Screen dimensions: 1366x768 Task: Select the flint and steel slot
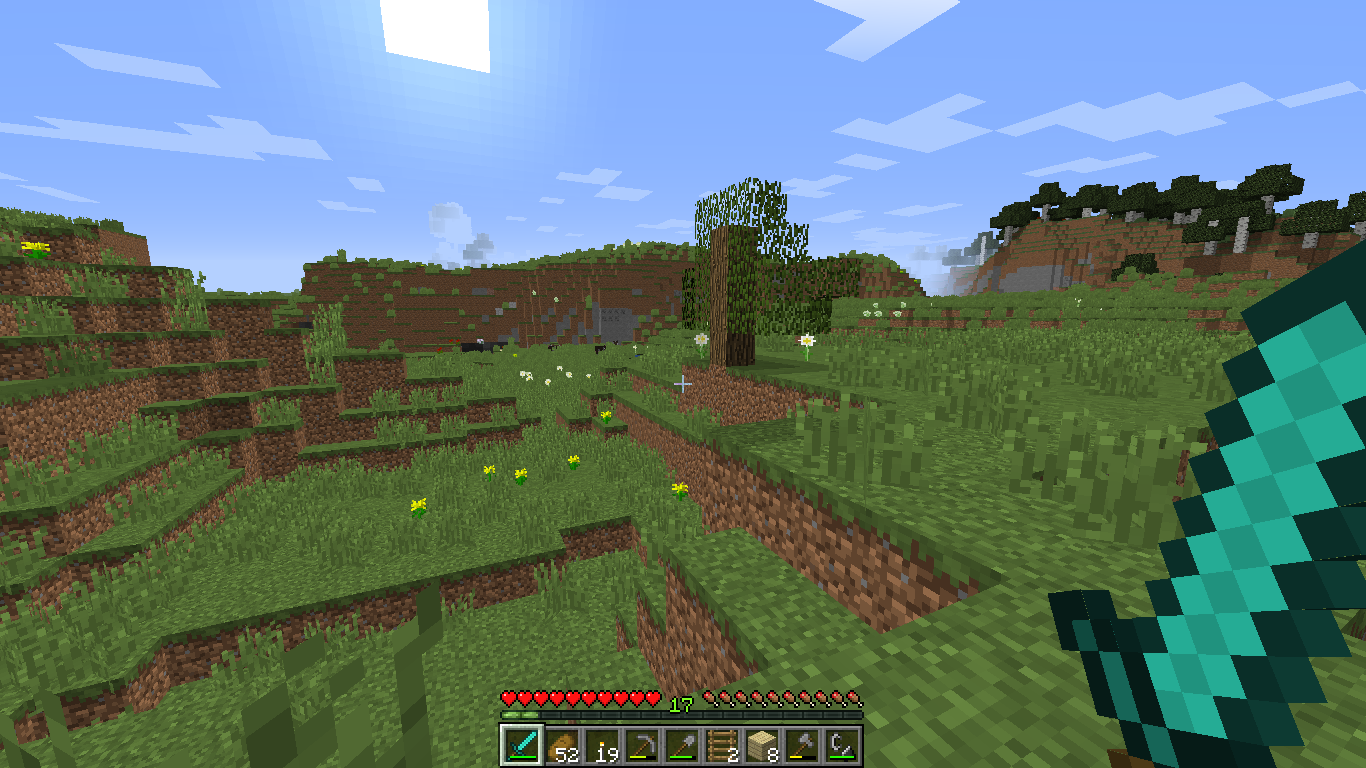coord(841,745)
